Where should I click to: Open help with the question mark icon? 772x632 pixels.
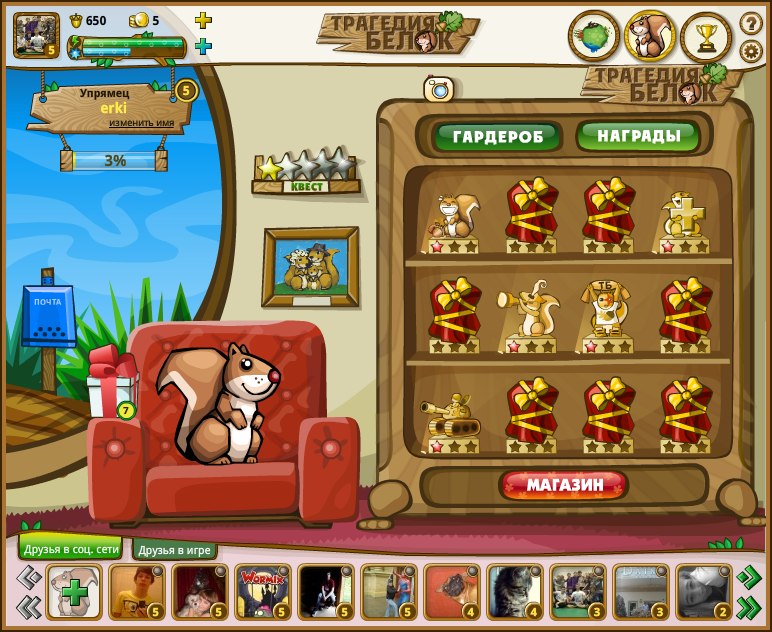tap(751, 22)
